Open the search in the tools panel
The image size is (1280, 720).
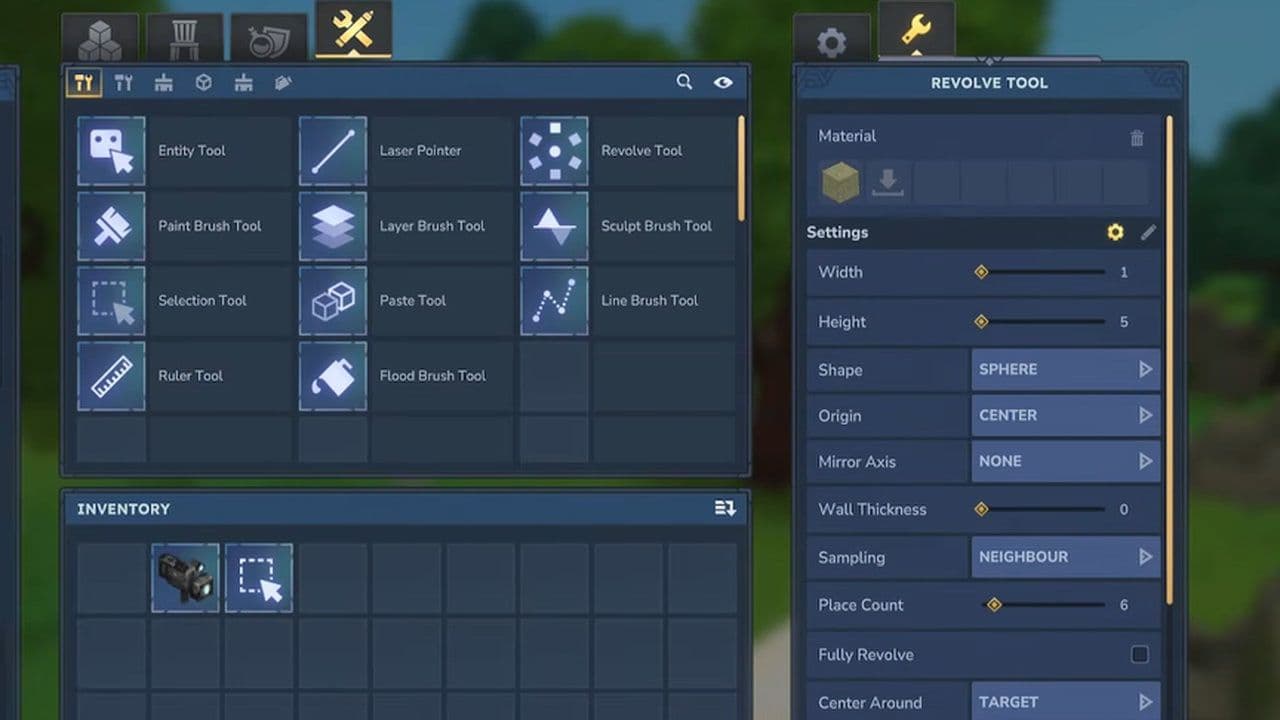click(x=684, y=82)
